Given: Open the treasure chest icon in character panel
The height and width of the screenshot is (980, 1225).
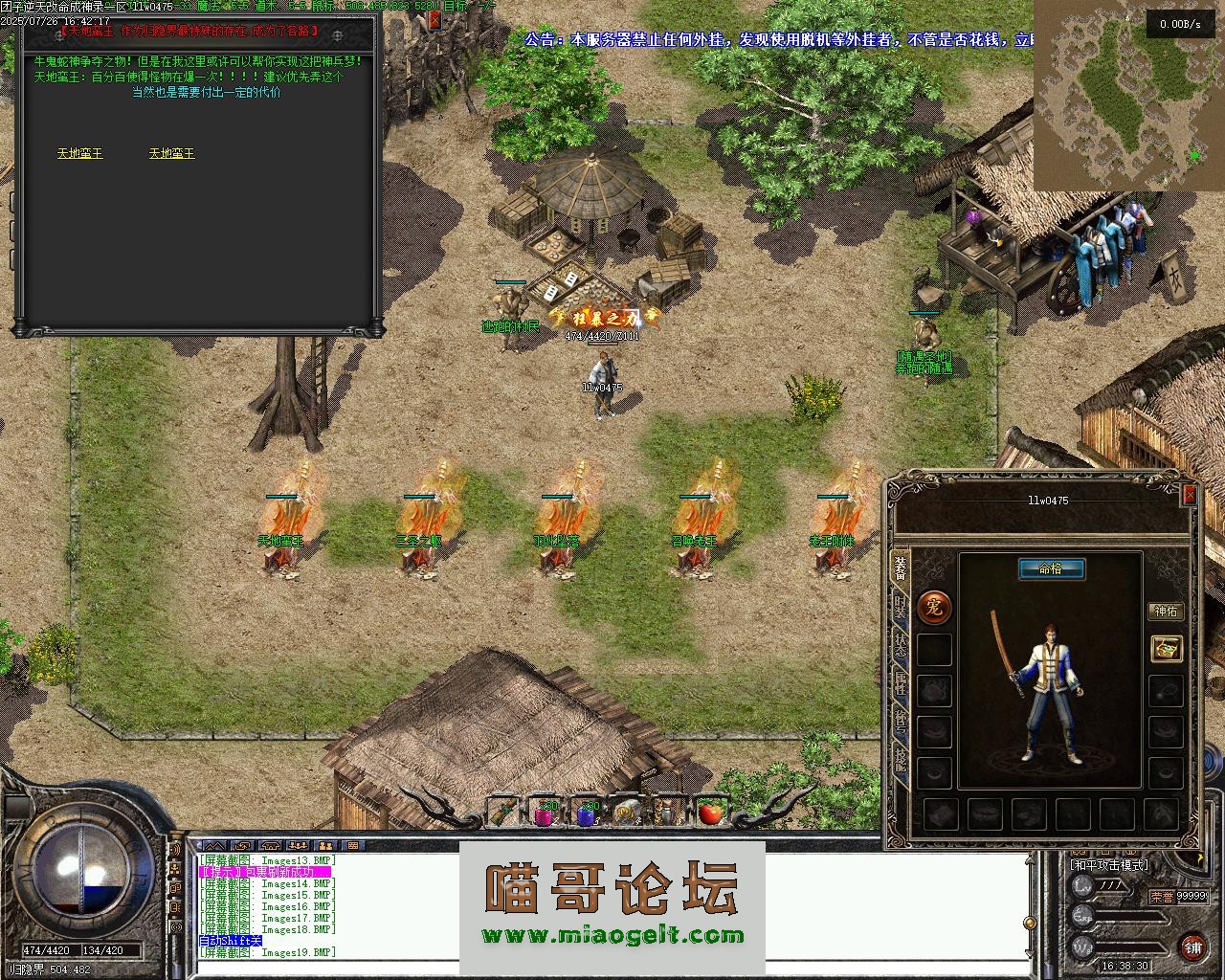Looking at the screenshot, I should point(1166,648).
